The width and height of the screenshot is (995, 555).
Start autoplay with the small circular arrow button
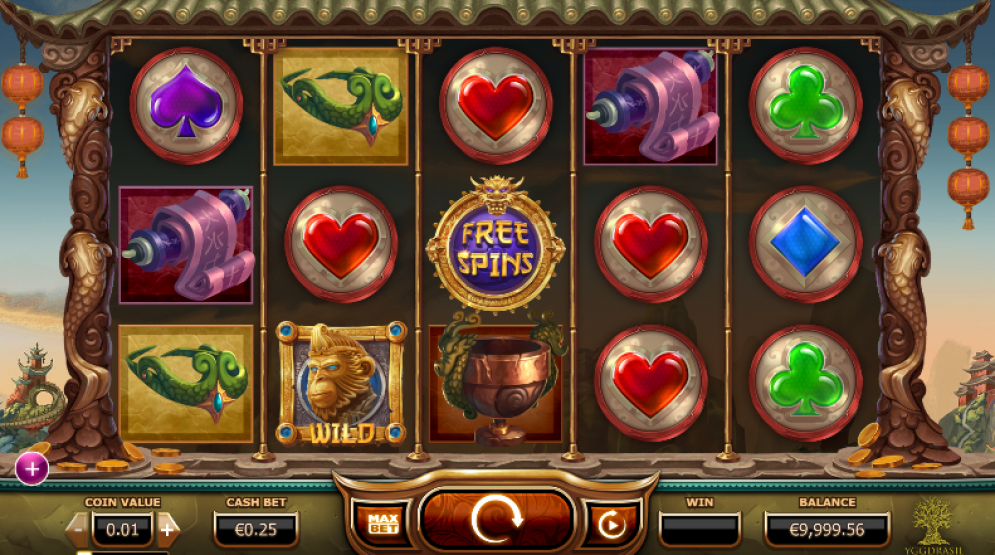tap(611, 523)
